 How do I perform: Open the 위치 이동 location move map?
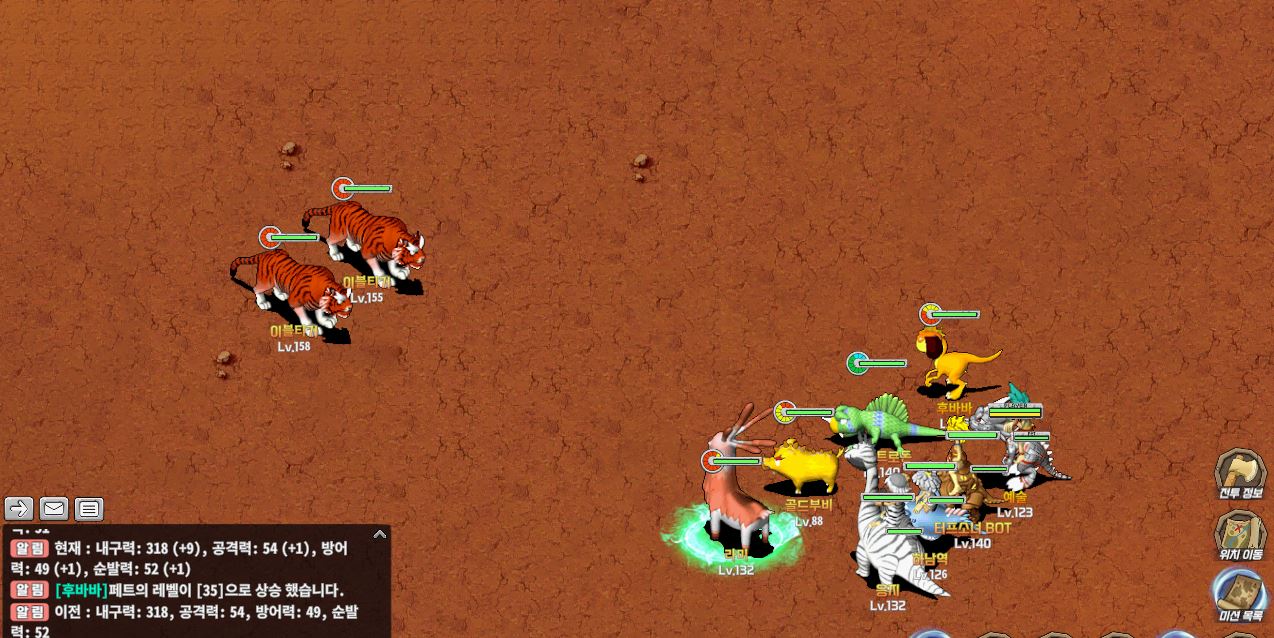pos(1240,533)
